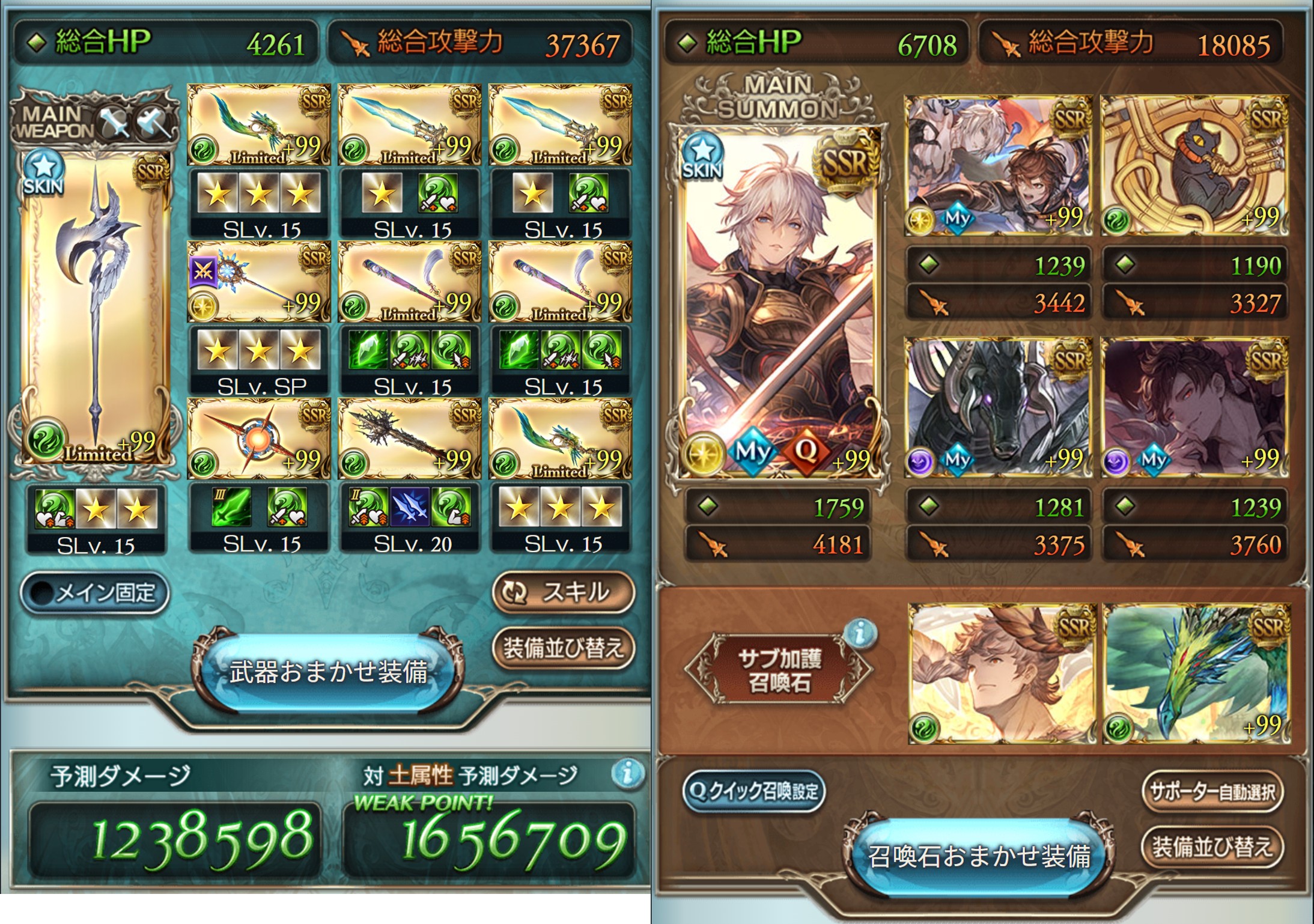The image size is (1314, 924).
Task: Select the spiked dark club weapon SLv. 20
Action: [410, 438]
